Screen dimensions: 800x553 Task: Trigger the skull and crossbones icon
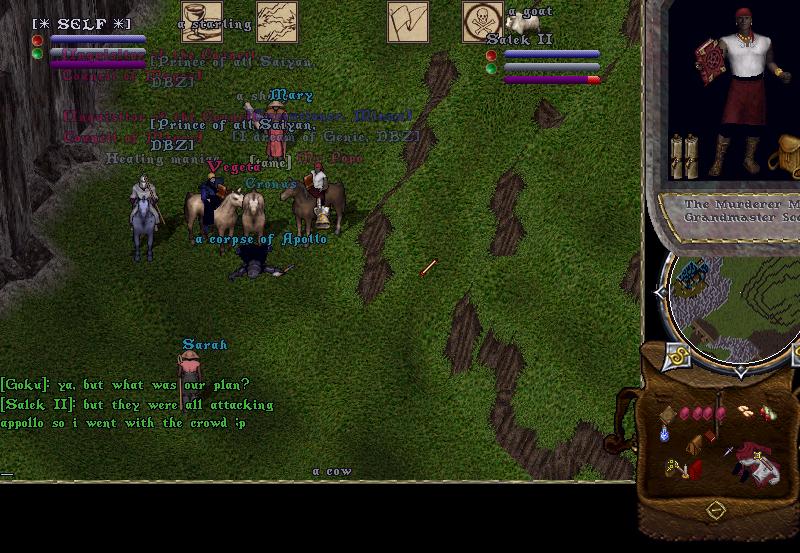pos(483,22)
